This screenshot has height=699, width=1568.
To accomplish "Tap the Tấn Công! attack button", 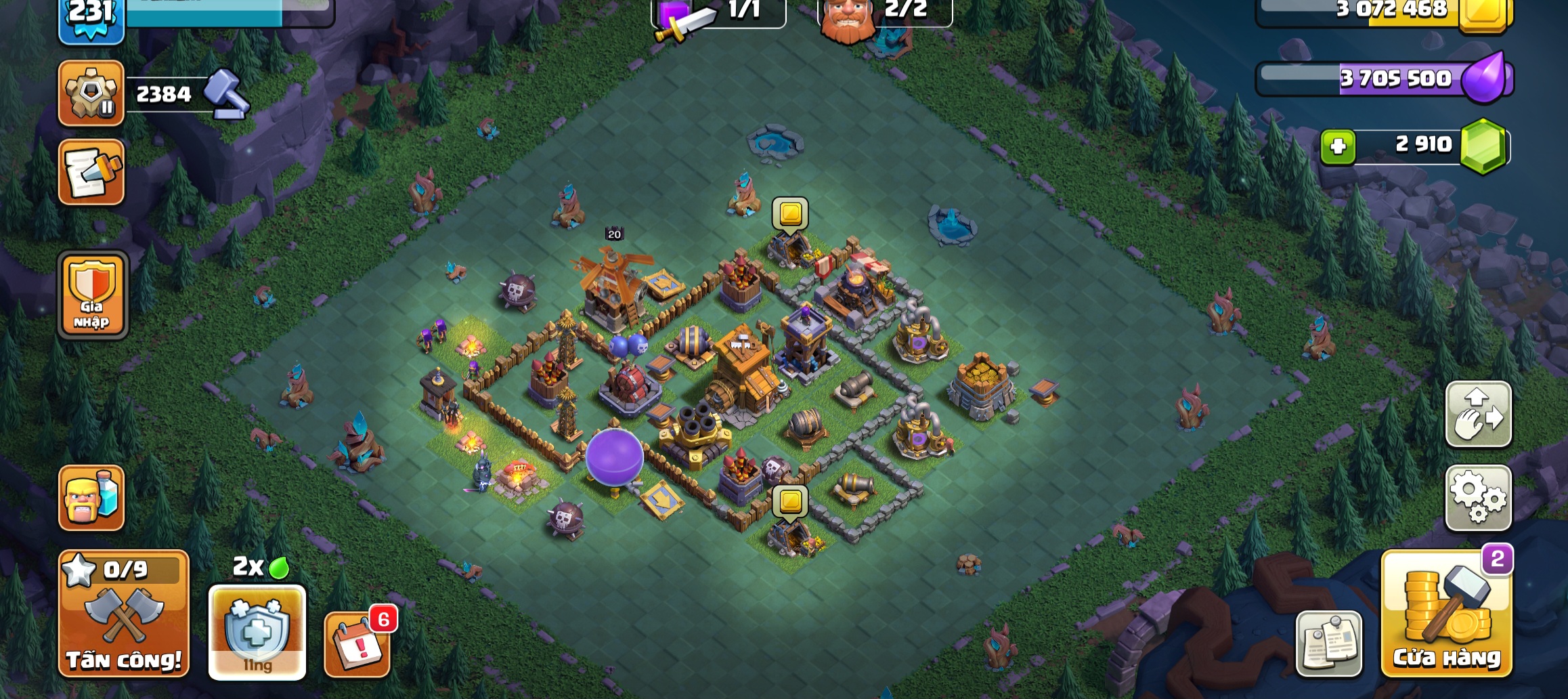I will click(124, 614).
